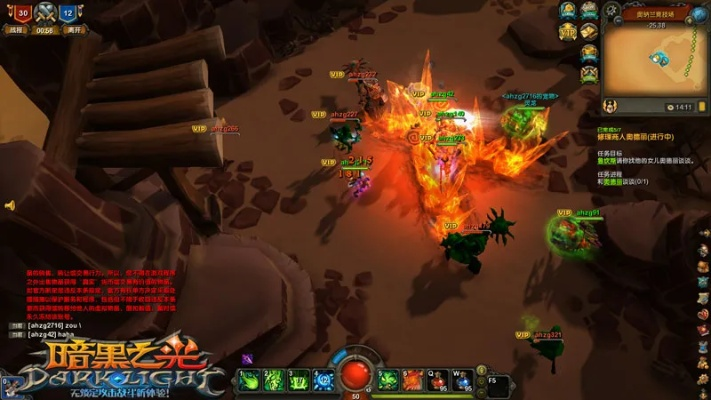Use the orange fire skill in slot 6
711x400 pixels.
tap(413, 380)
